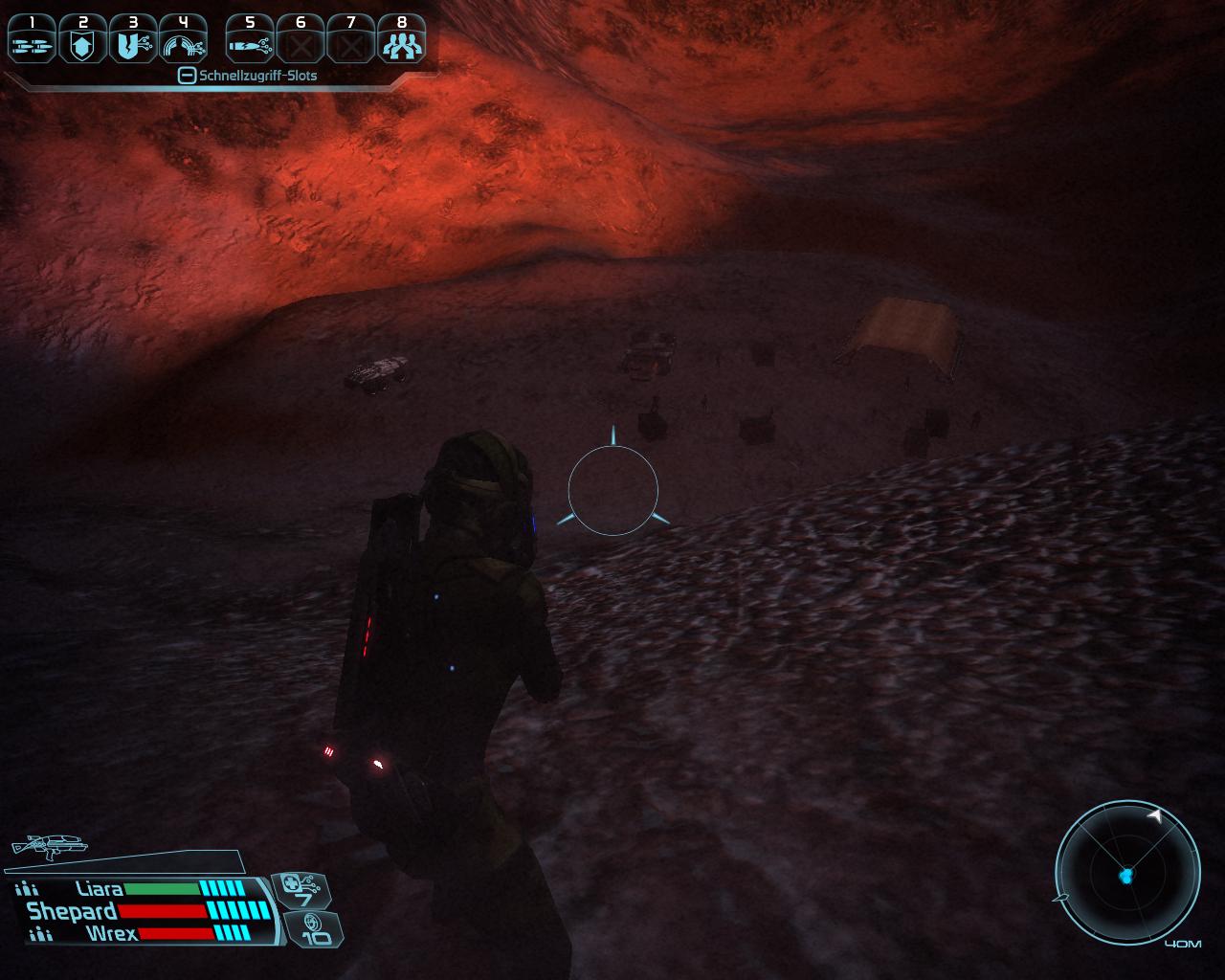Select squad member Liara in the party panel
The image size is (1225, 980).
(x=100, y=889)
